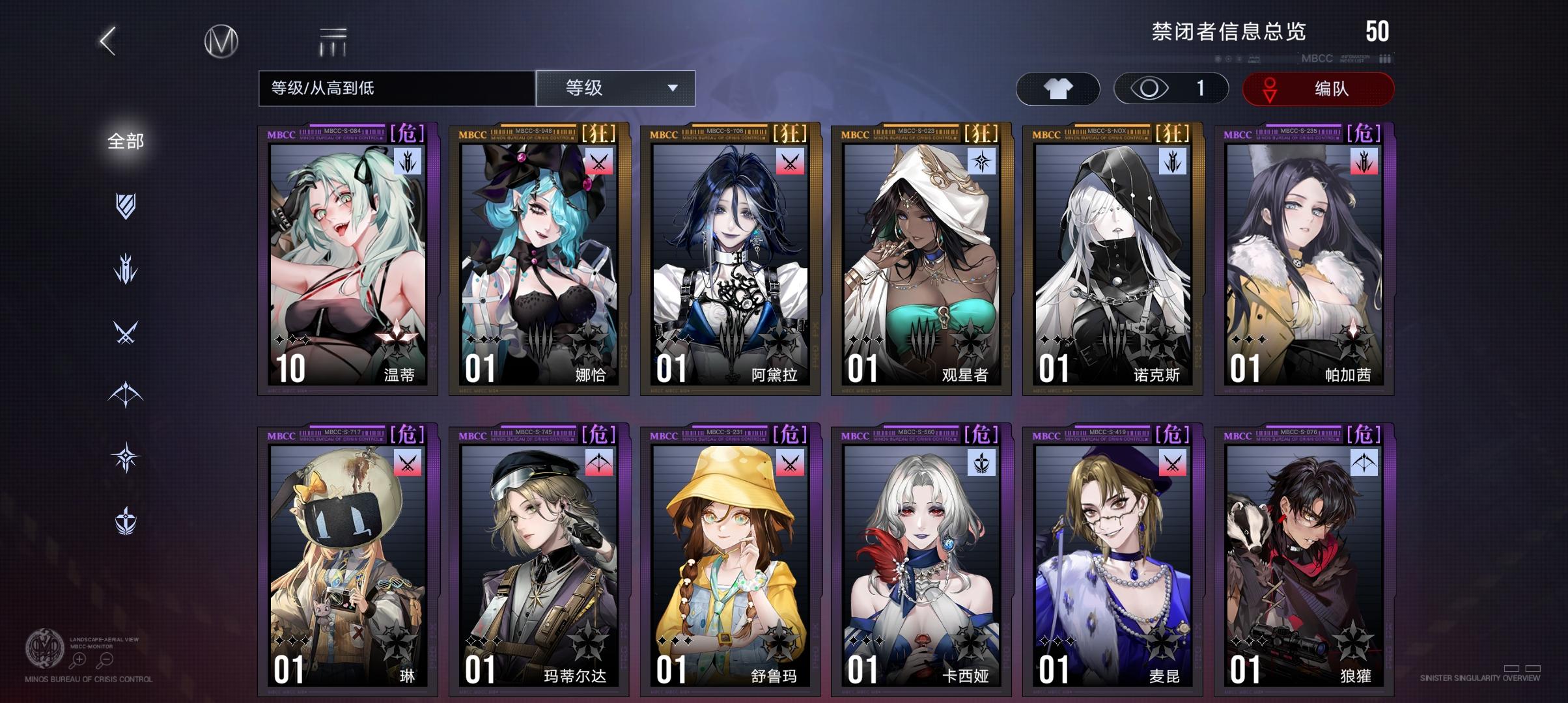This screenshot has width=1568, height=703.
Task: Click the zoom-out magnifier at bottom left
Action: pos(105,659)
